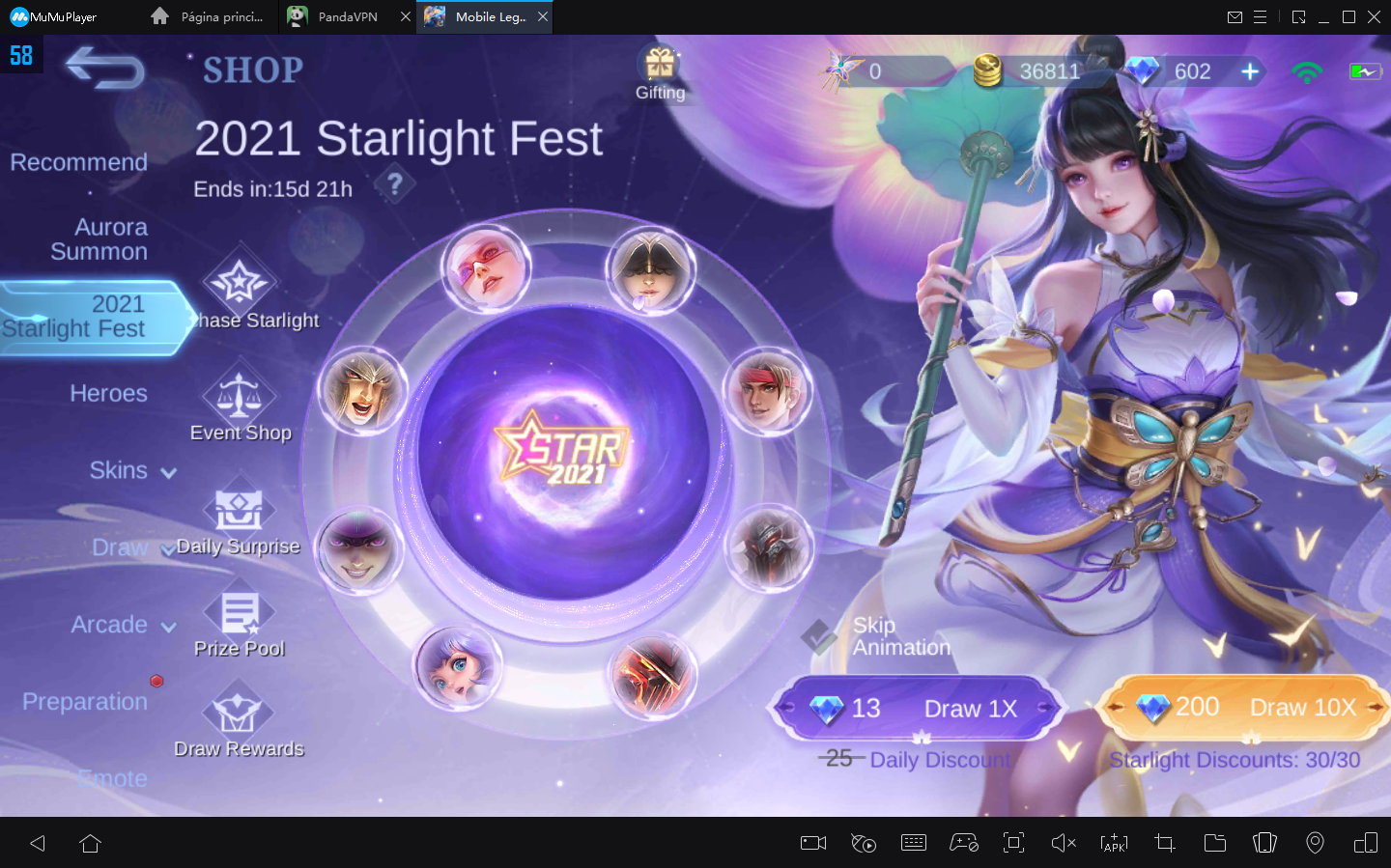1391x868 pixels.
Task: Click the plus icon to buy diamonds
Action: pos(1251,70)
